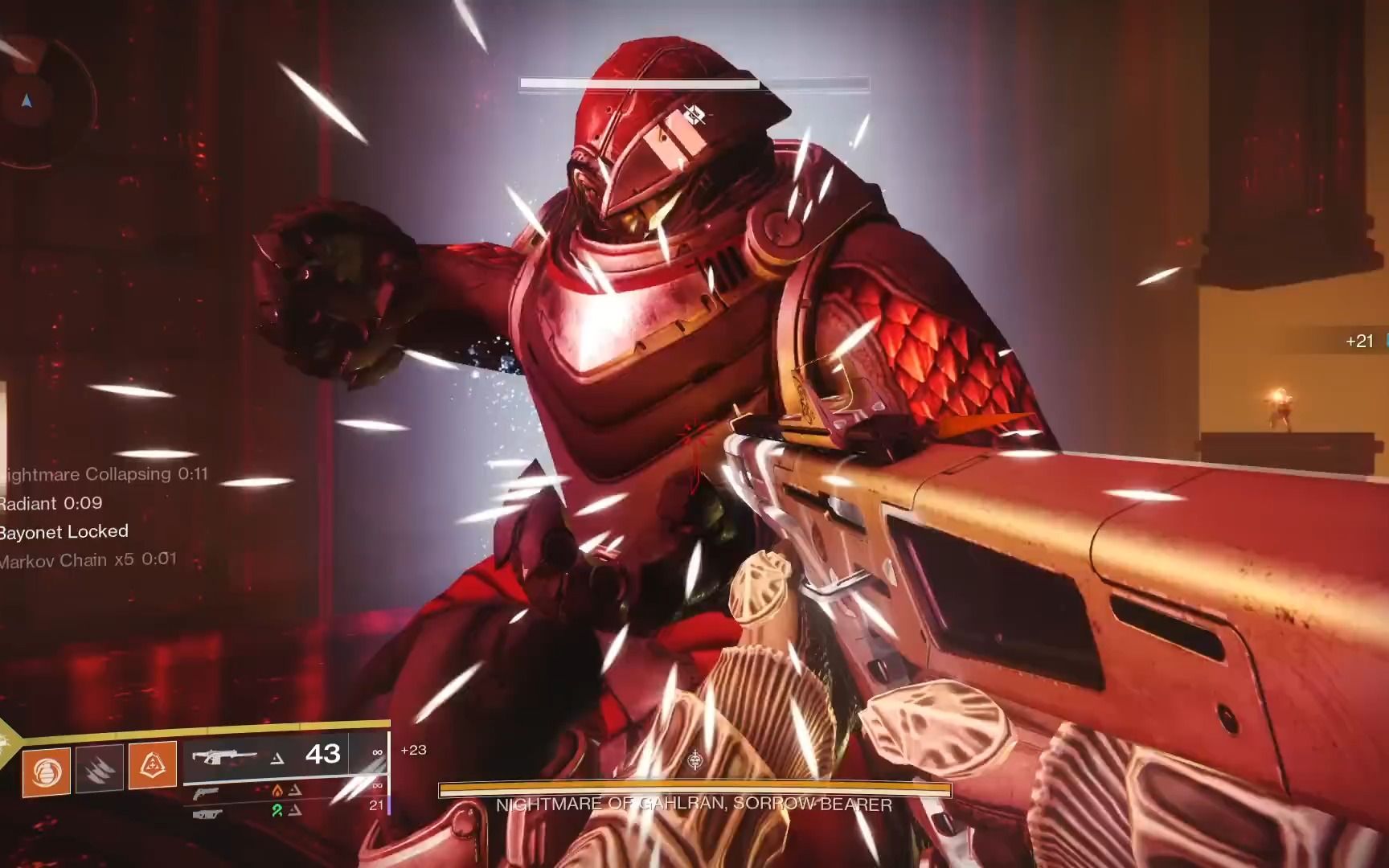Select the grenade ability icon
This screenshot has height=868, width=1389.
(46, 772)
